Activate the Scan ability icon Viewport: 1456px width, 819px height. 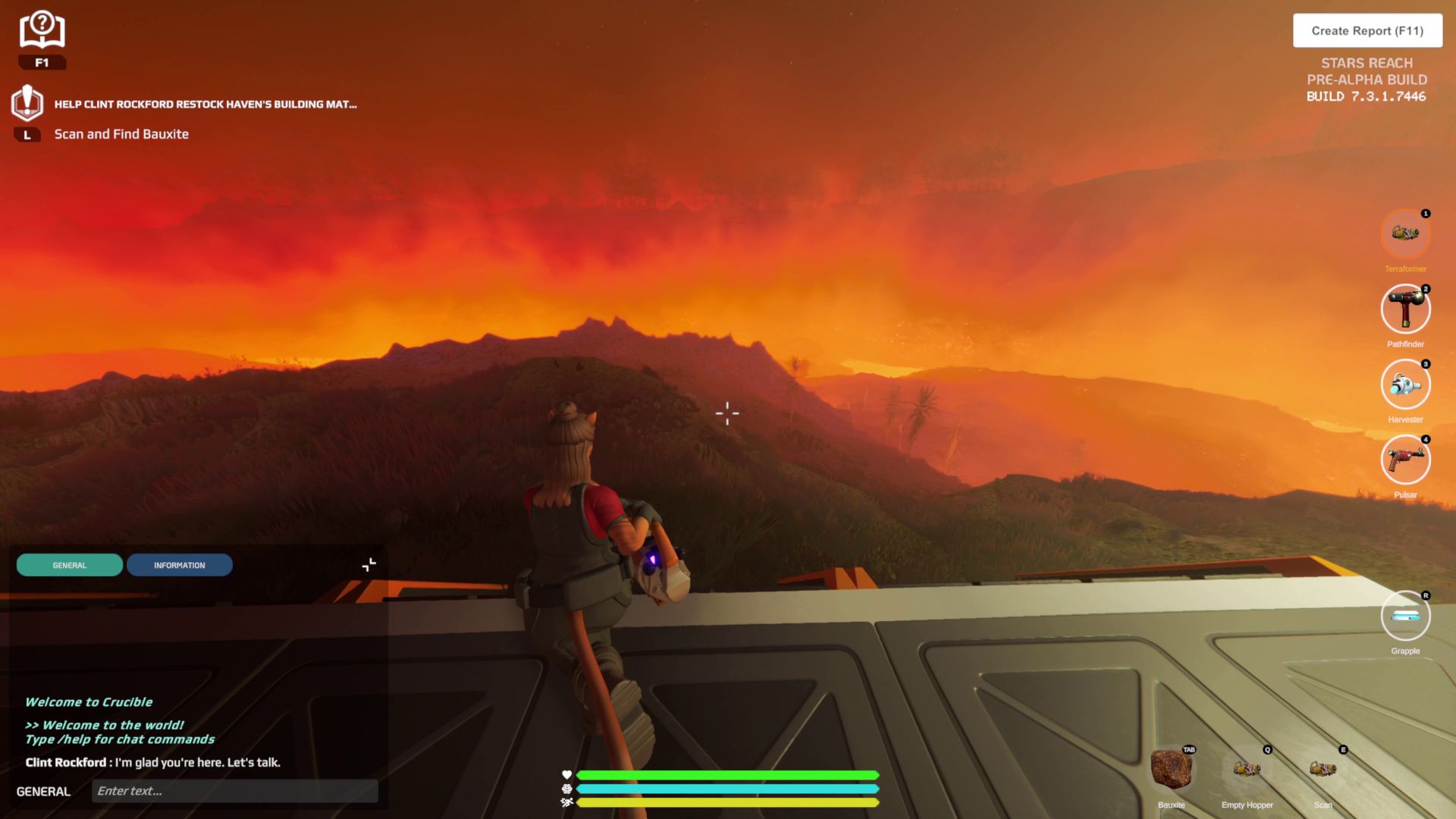1323,770
